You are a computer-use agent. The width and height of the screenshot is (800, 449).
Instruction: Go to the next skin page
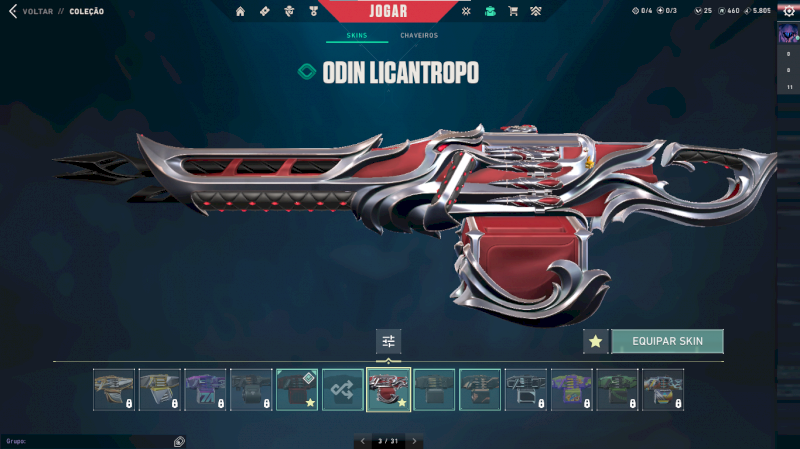pos(415,441)
